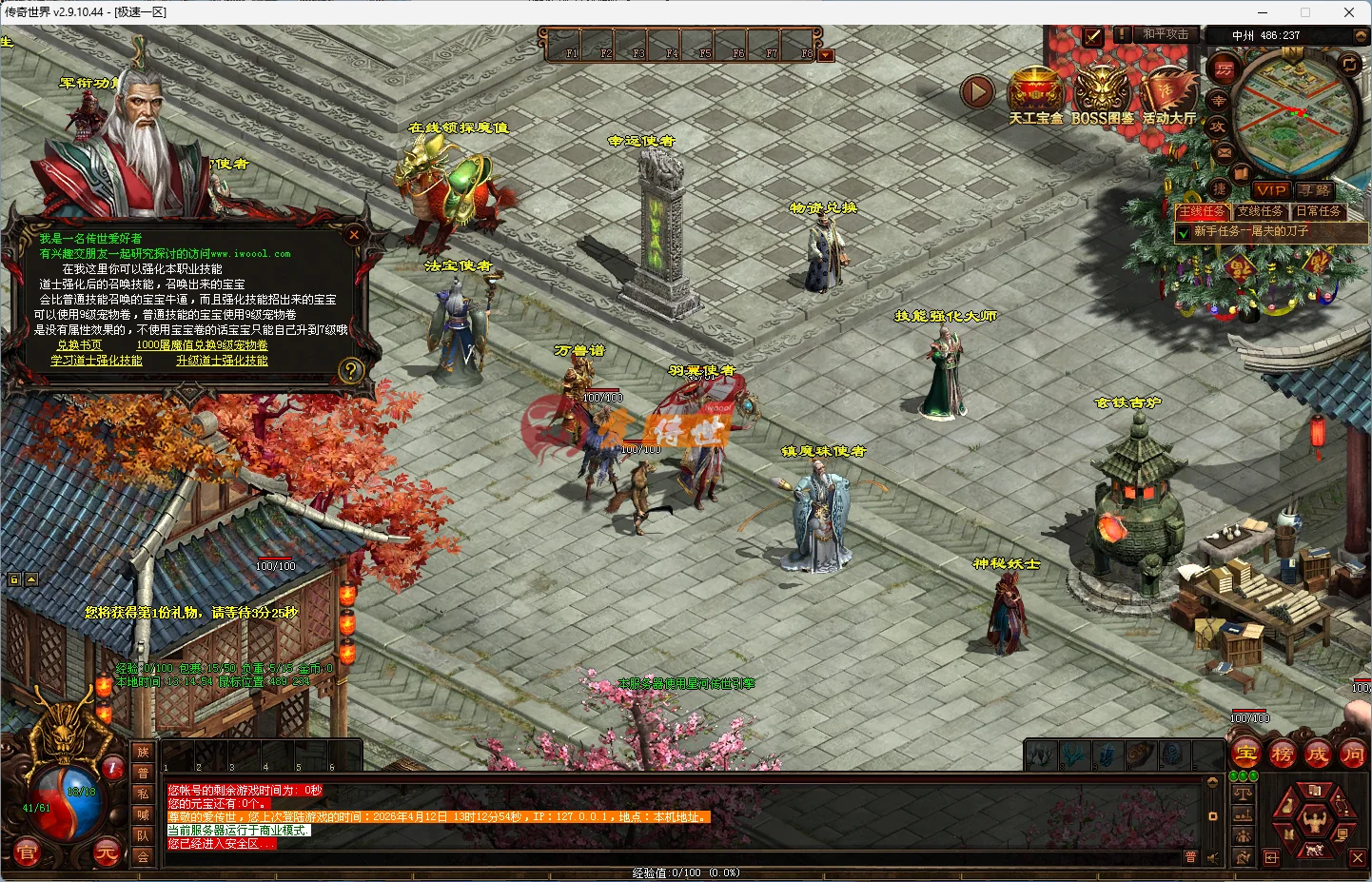Open the 天工宝盒 treasure box icon
1372x882 pixels.
pos(1035,88)
